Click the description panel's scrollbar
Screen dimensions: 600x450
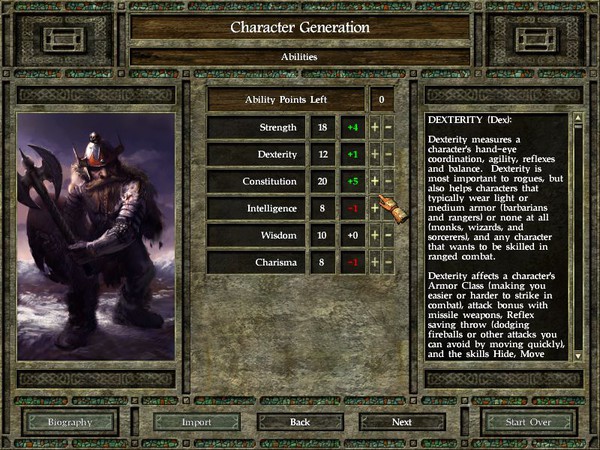(577, 236)
